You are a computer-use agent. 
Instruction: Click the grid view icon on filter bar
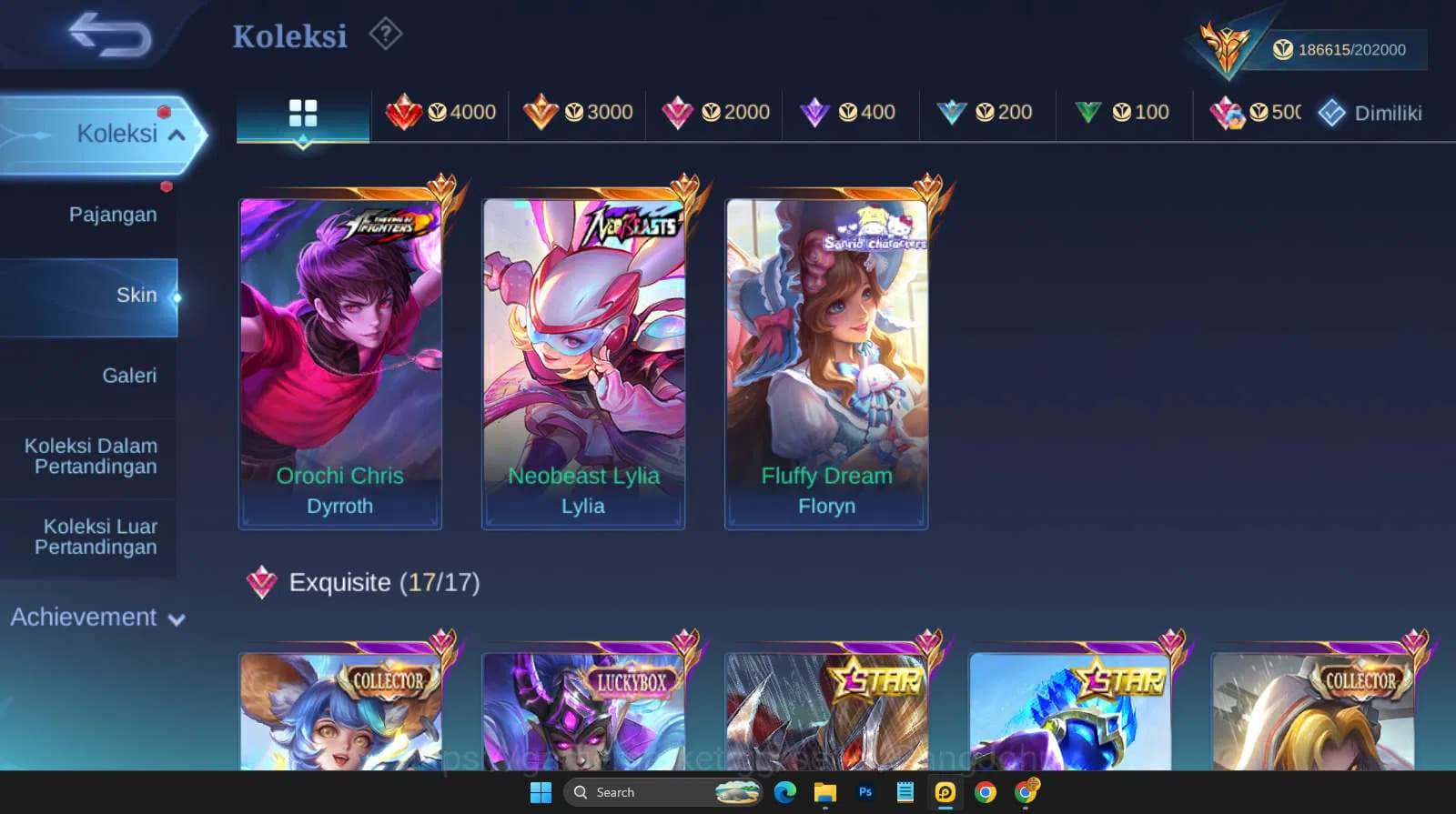tap(302, 113)
